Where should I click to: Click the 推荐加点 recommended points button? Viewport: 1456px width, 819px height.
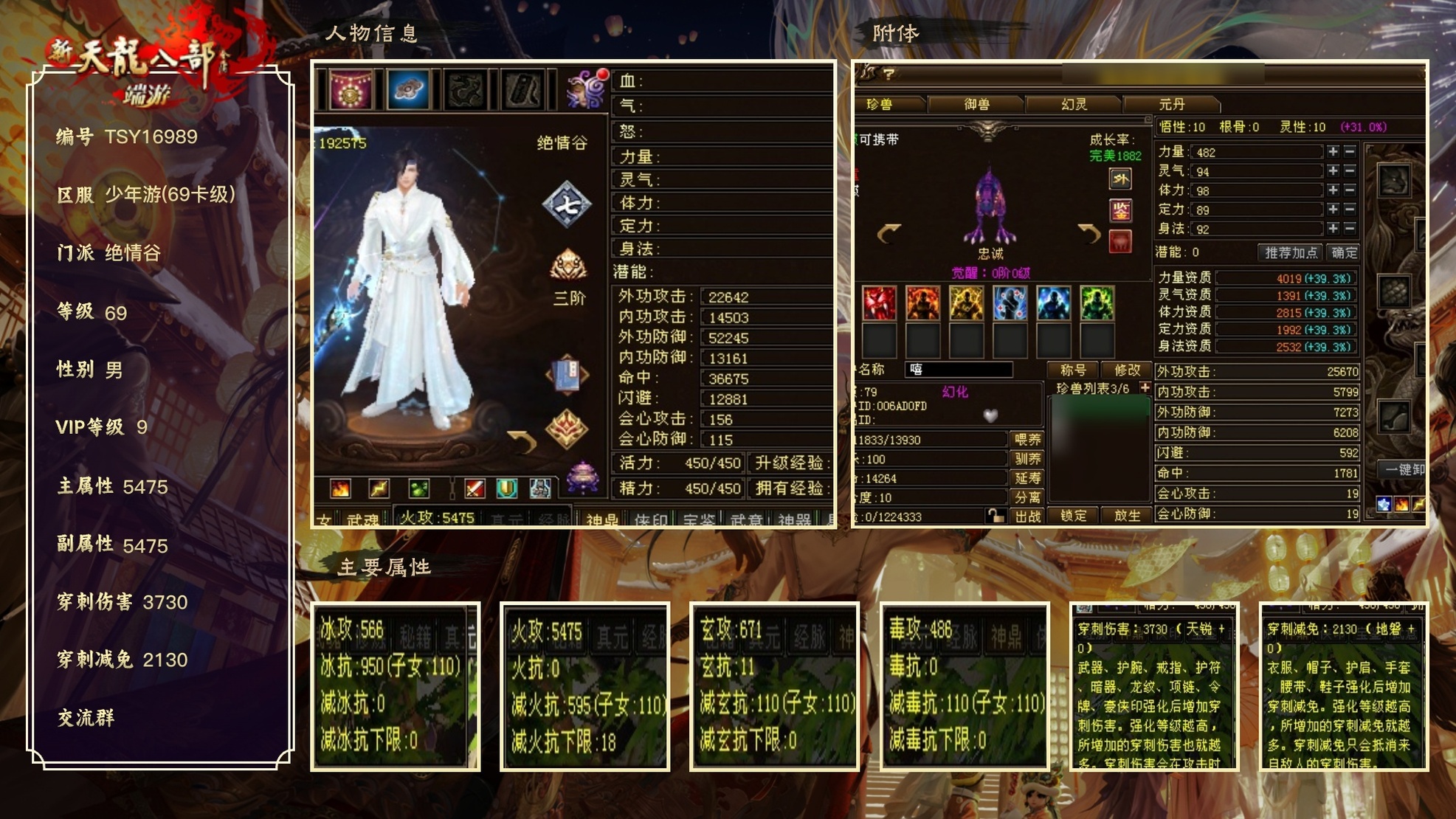1291,252
